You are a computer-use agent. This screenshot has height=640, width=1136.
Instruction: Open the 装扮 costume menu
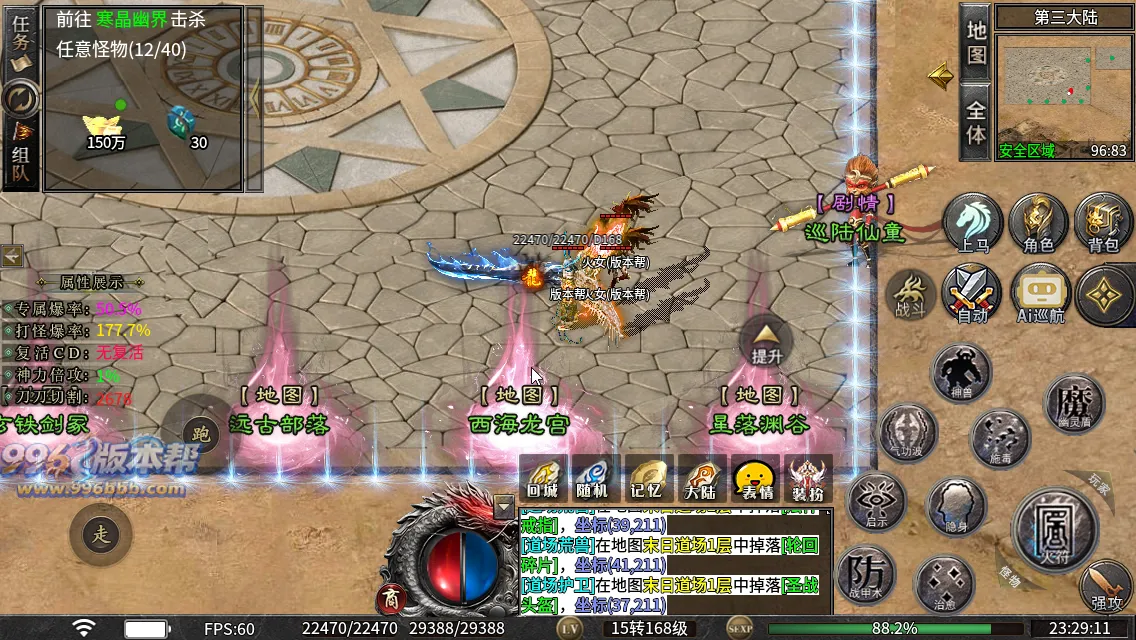[808, 479]
